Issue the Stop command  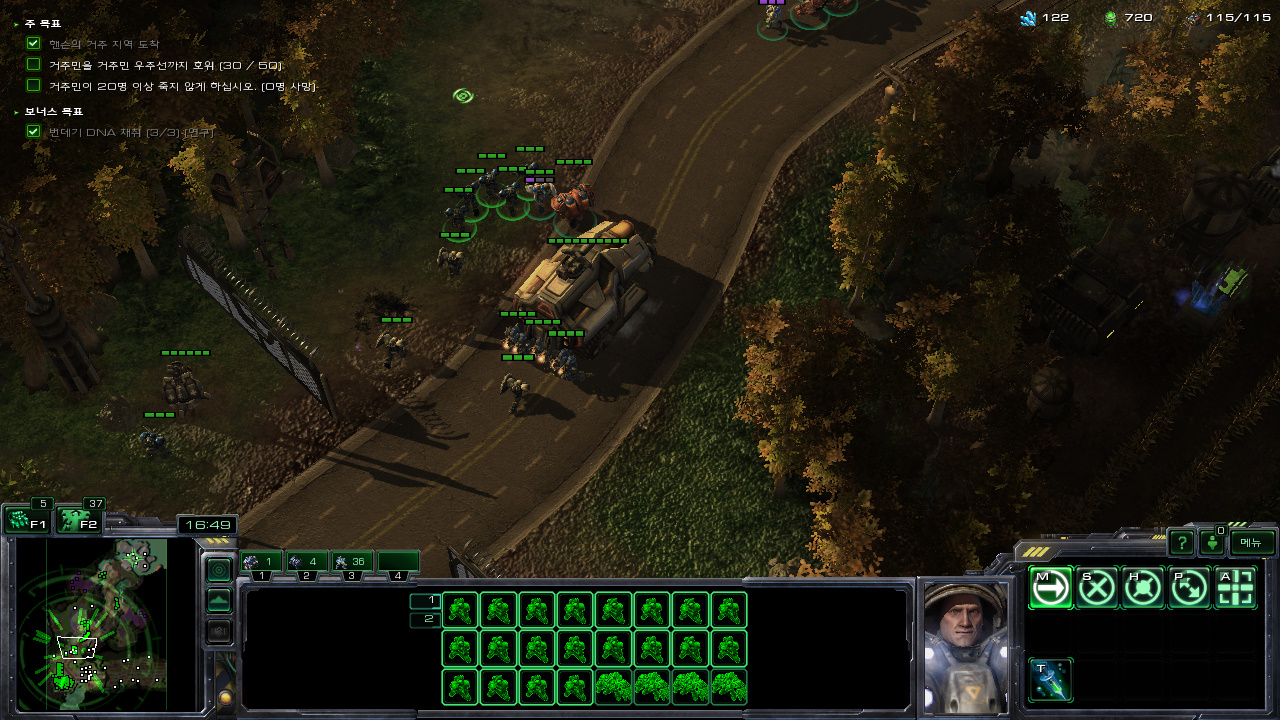point(1097,588)
